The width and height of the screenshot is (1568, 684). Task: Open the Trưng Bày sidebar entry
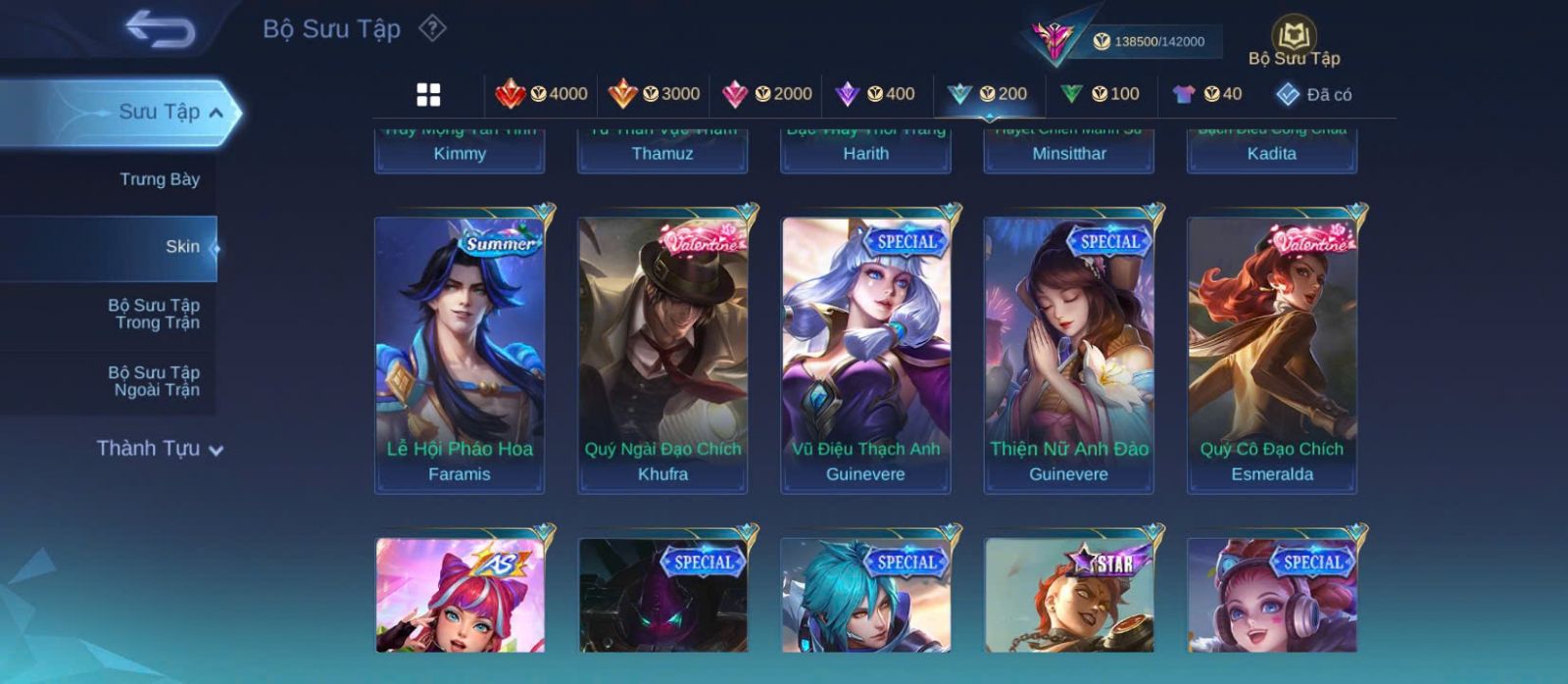click(x=159, y=179)
